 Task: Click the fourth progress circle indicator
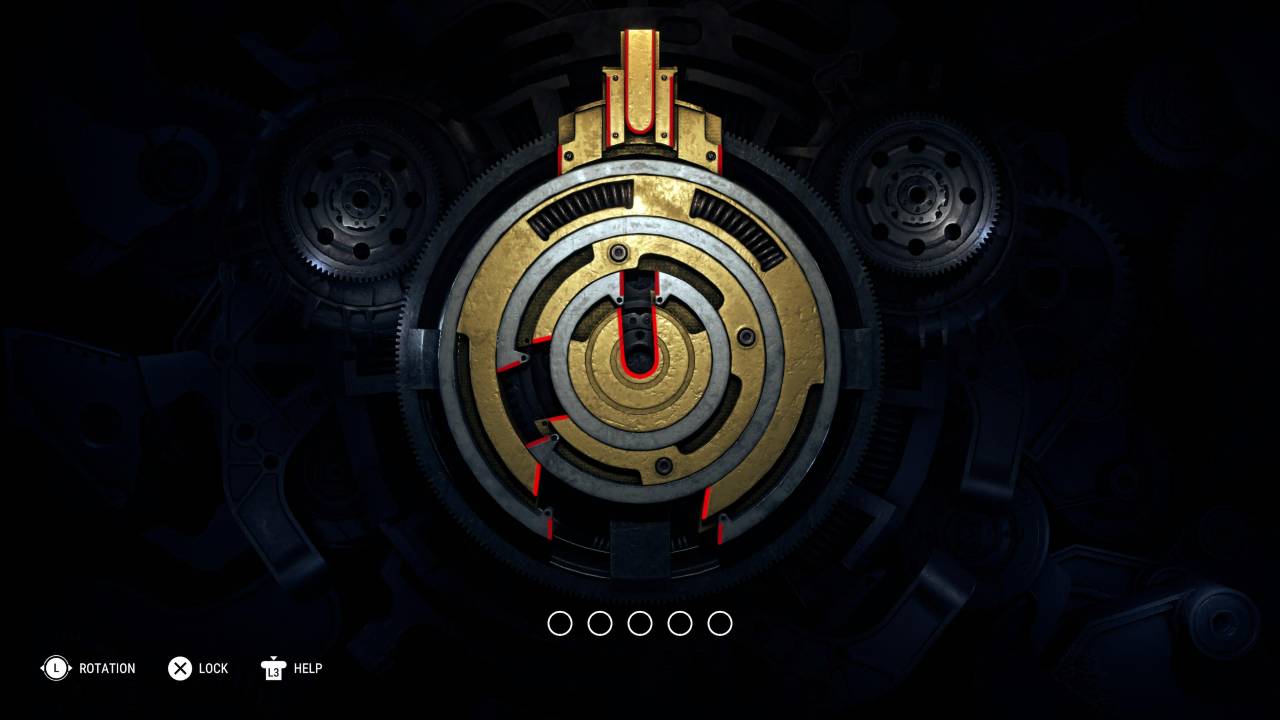[679, 623]
